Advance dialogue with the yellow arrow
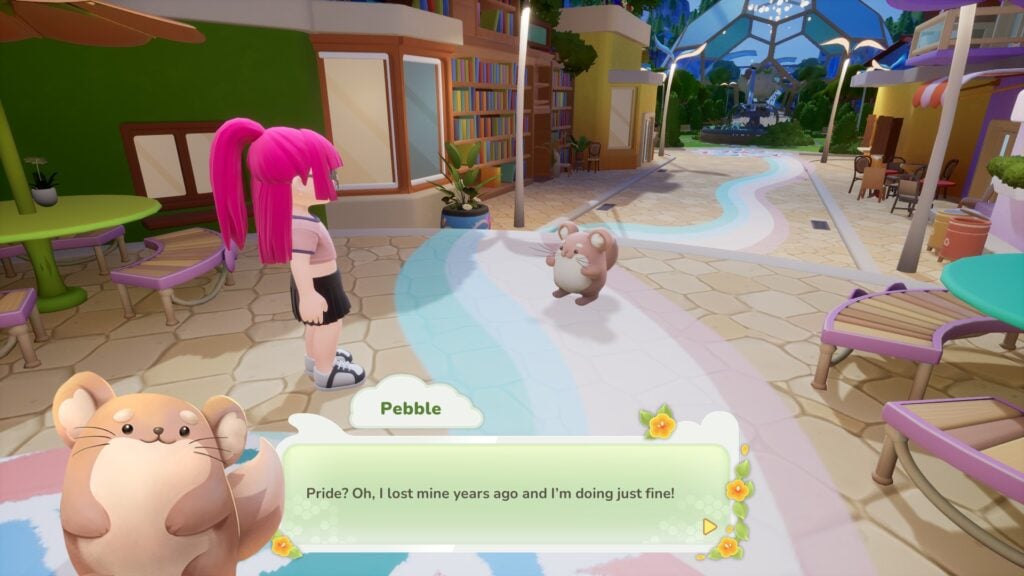 coord(709,525)
